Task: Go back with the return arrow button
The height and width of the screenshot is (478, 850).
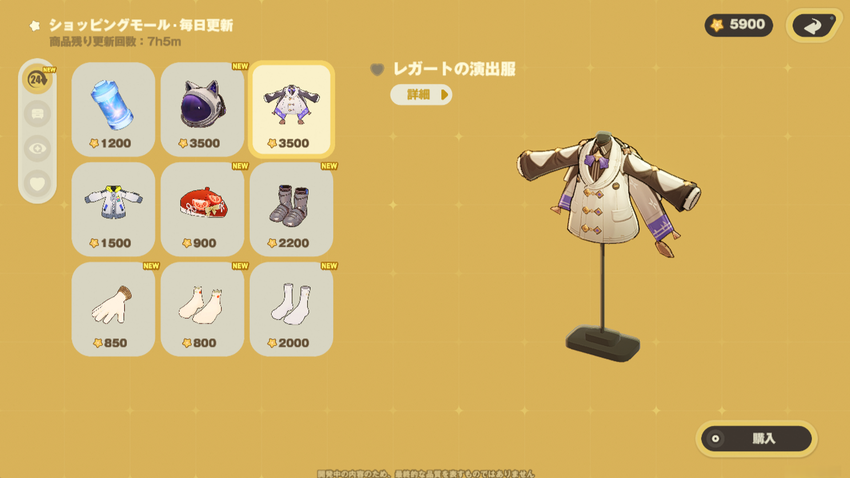Action: coord(815,25)
